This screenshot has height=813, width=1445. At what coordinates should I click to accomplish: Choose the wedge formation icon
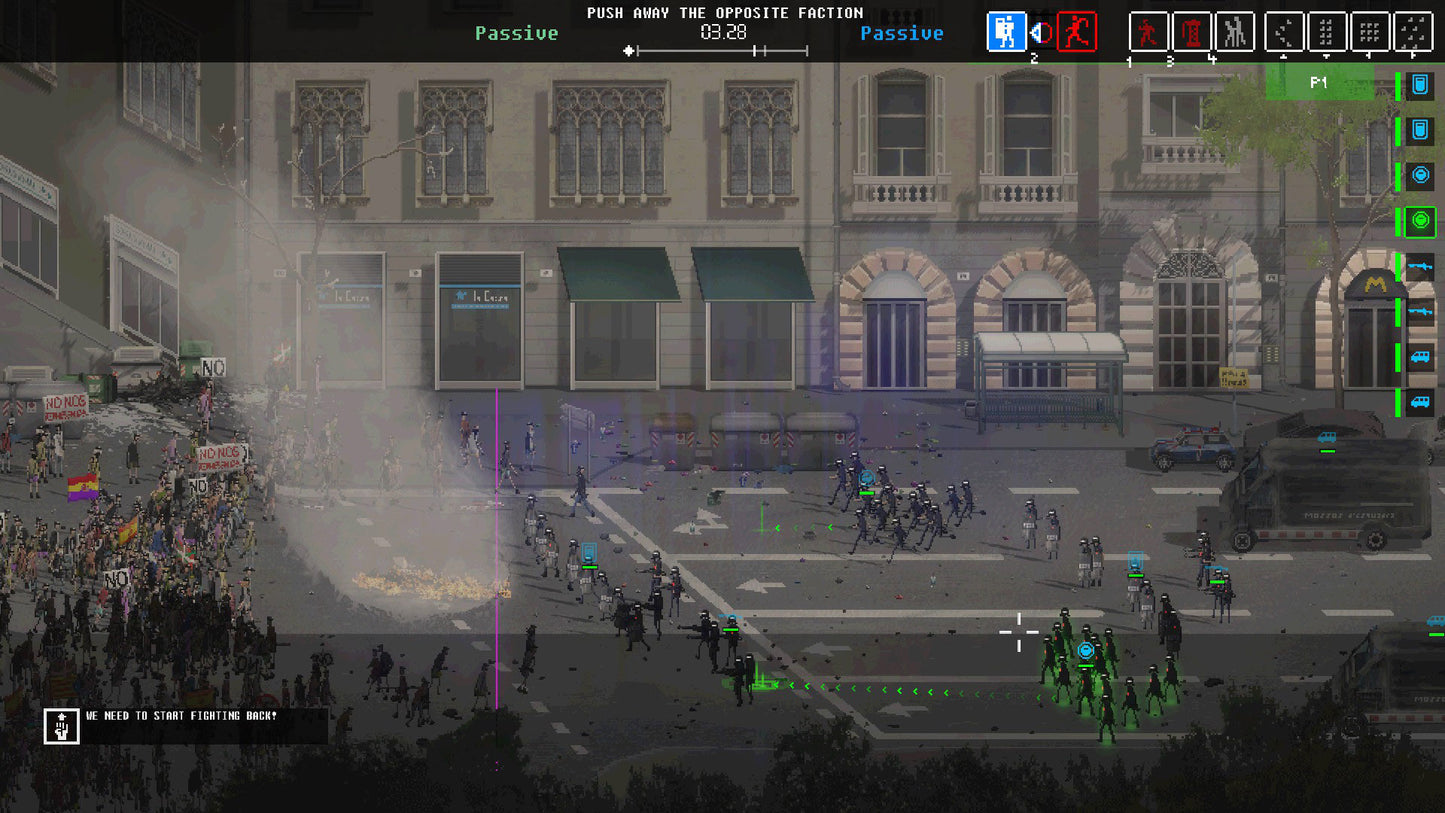[x=1285, y=31]
